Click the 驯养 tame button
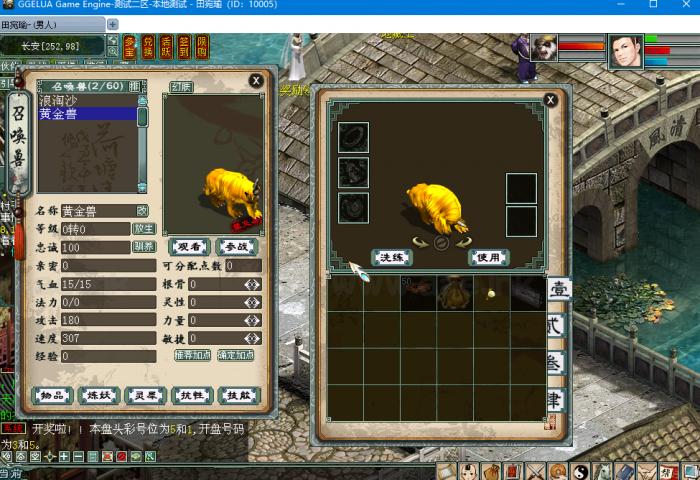The height and width of the screenshot is (480, 700). coord(144,247)
